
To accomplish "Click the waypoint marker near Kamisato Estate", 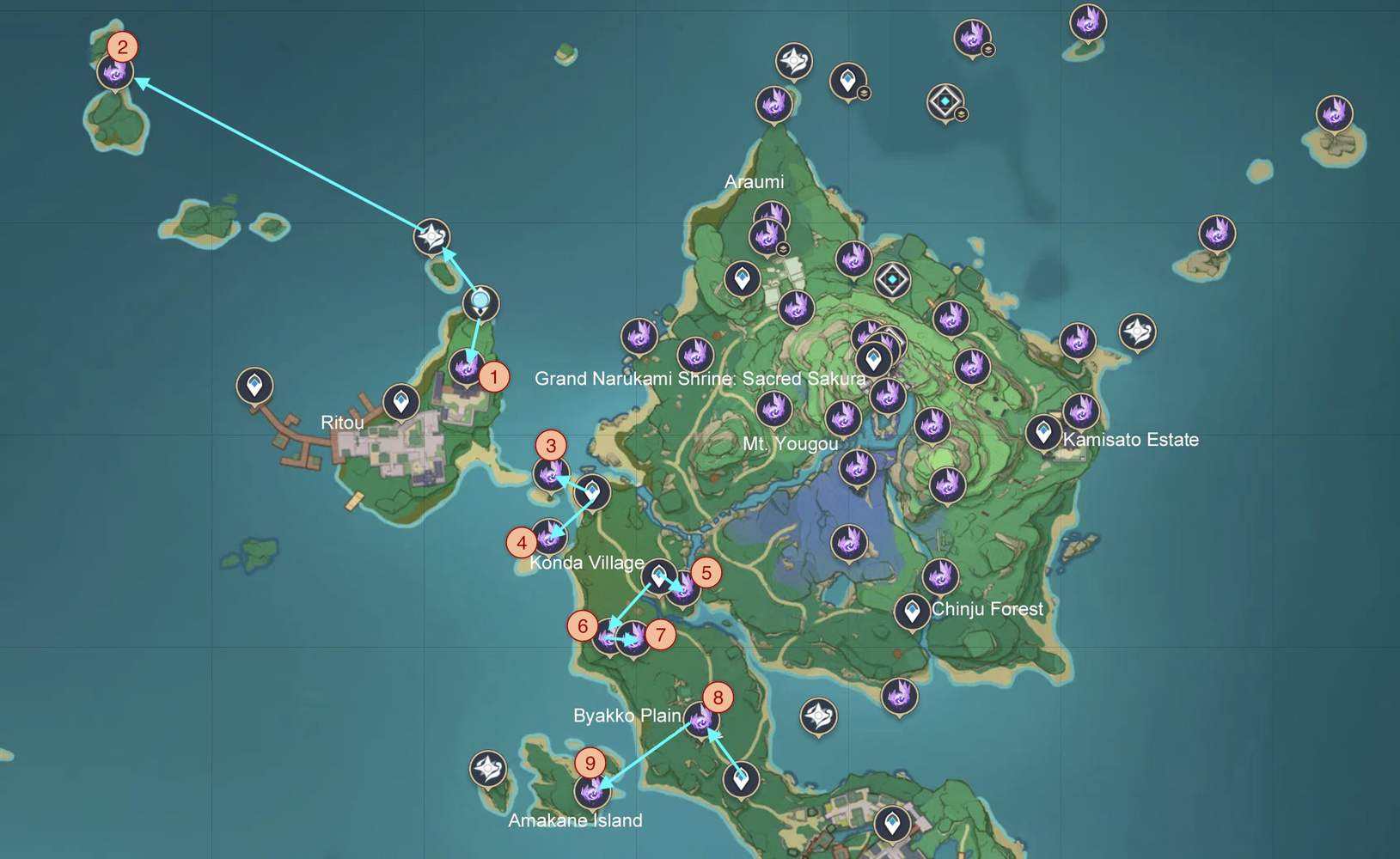I will pyautogui.click(x=1045, y=434).
